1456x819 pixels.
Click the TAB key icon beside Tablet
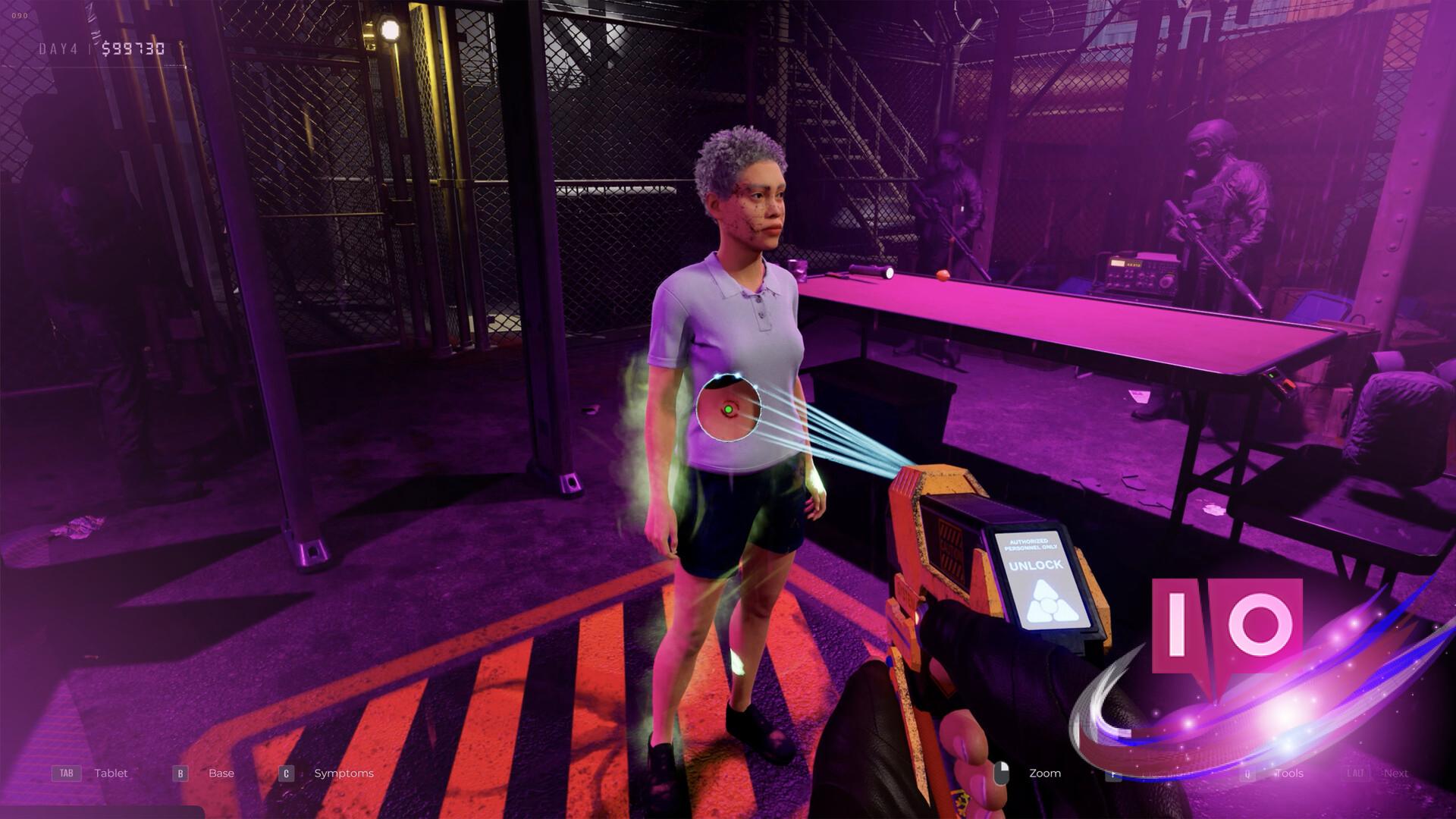click(x=66, y=773)
